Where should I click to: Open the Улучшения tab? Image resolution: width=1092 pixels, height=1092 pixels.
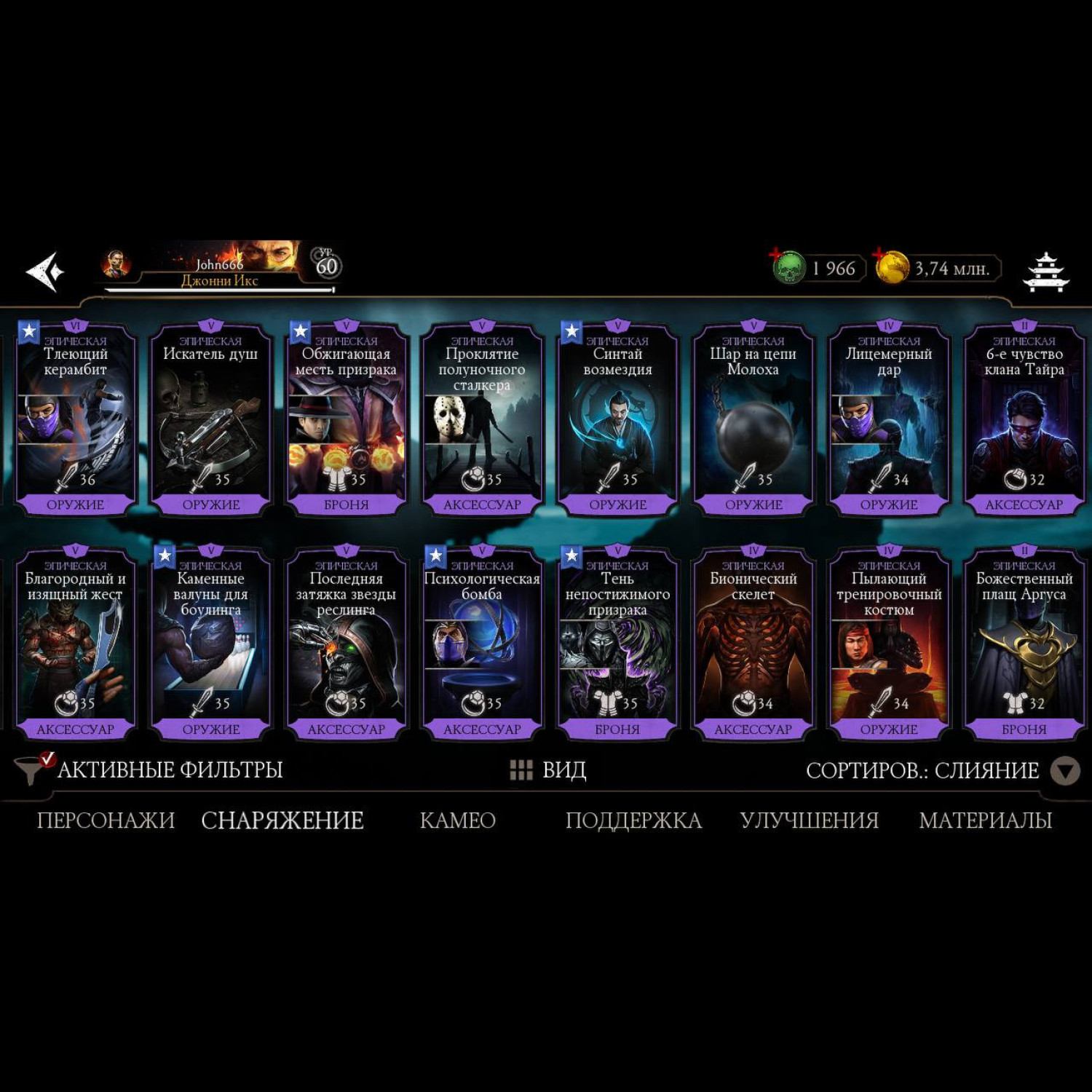pyautogui.click(x=809, y=820)
